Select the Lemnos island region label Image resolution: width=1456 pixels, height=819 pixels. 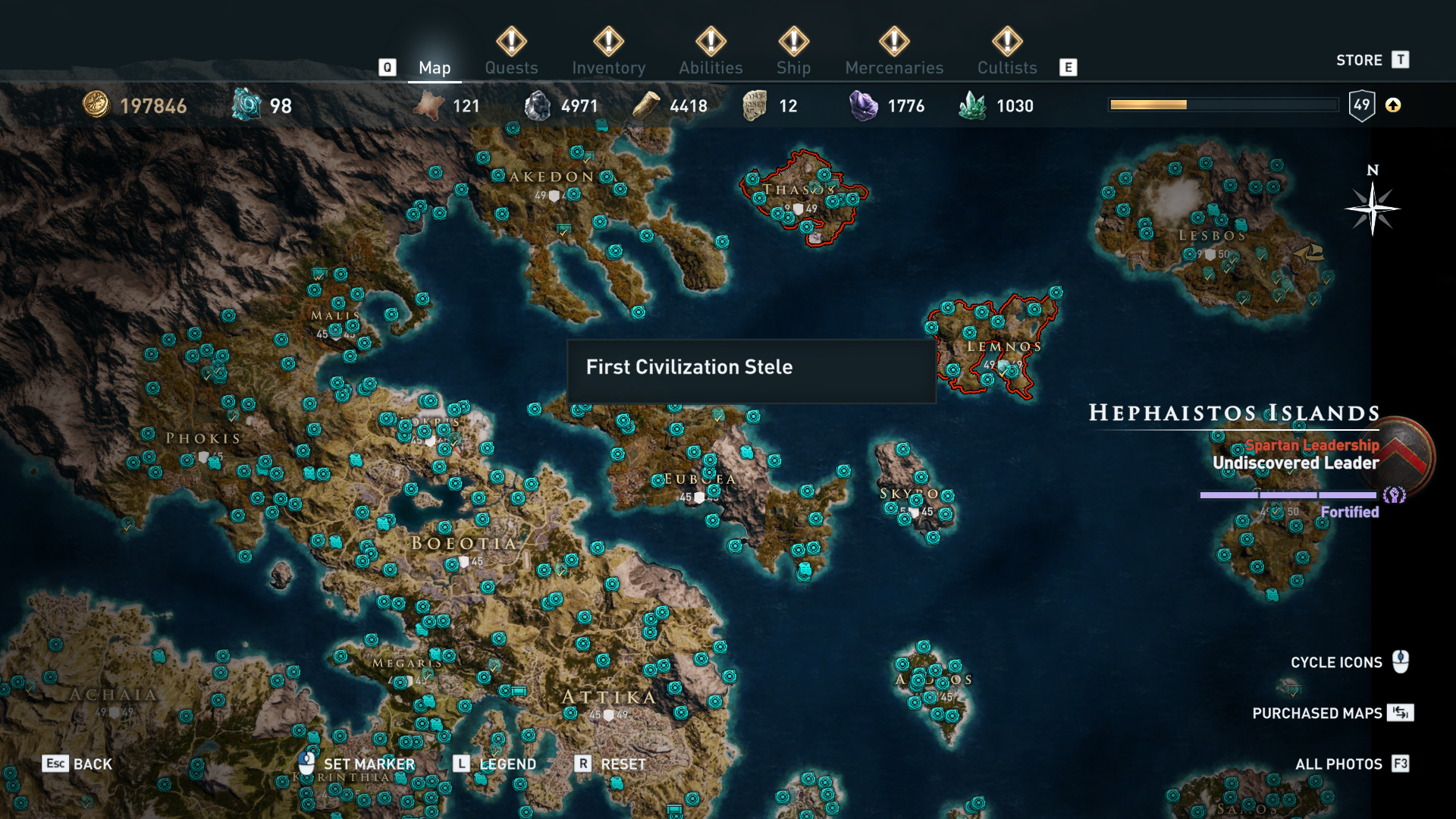[x=1003, y=347]
